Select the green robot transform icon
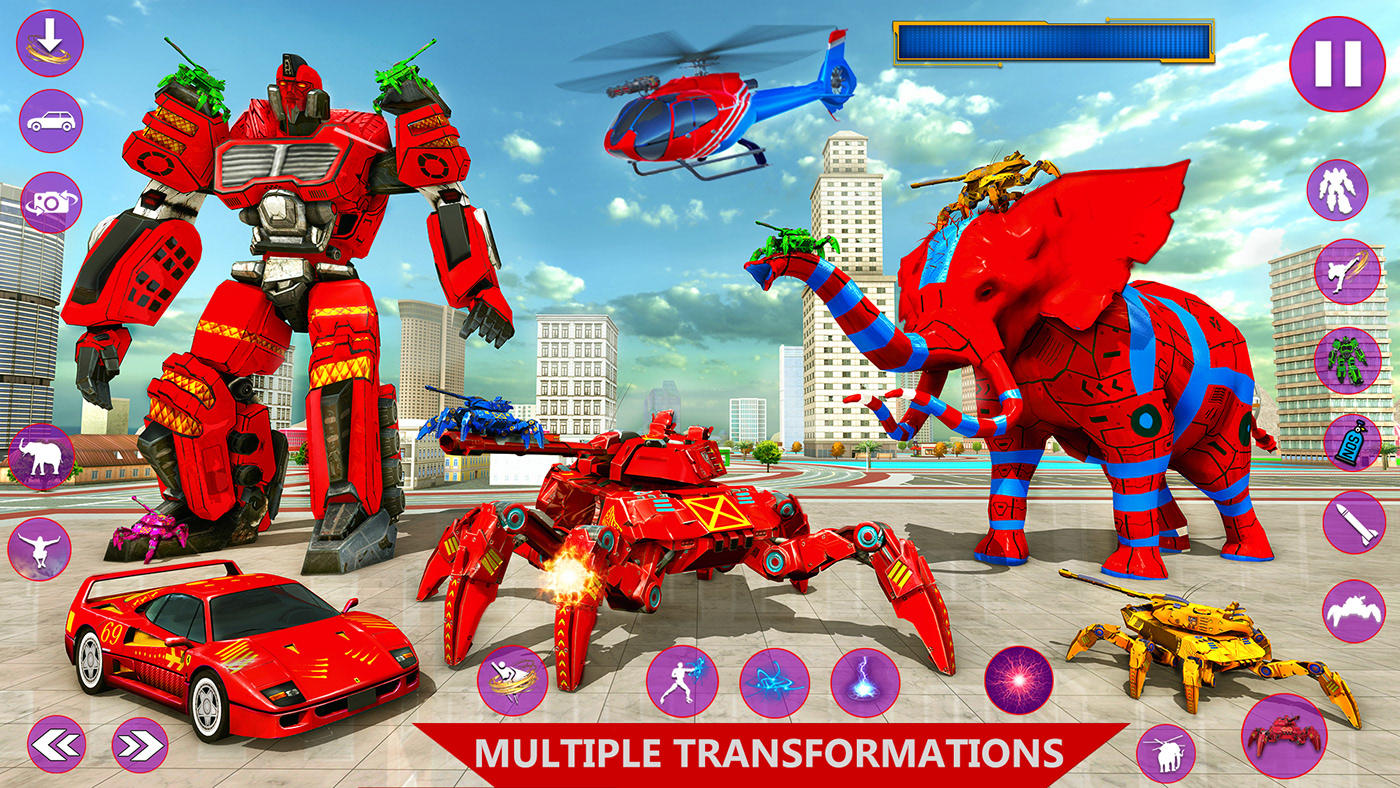 pos(1345,360)
